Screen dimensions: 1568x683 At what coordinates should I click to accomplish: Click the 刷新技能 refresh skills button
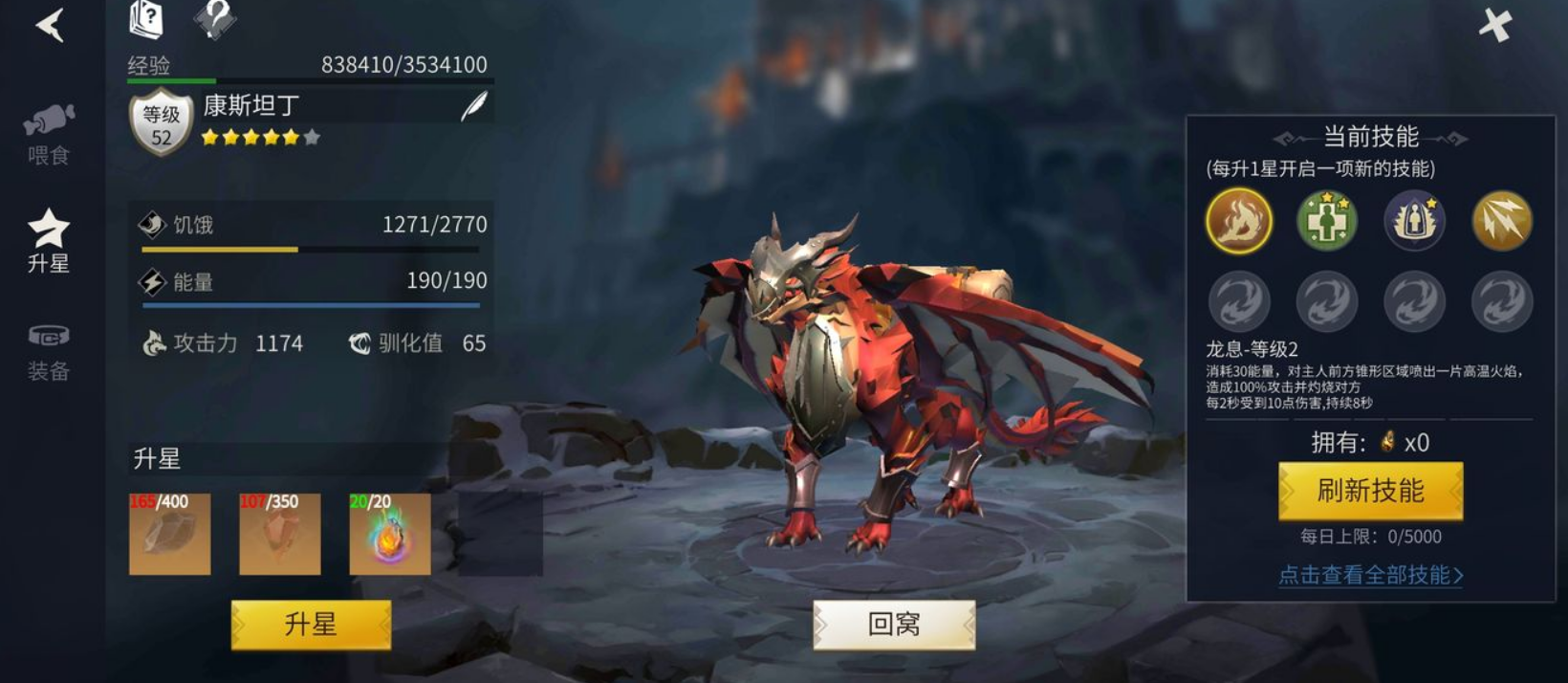pos(1370,491)
